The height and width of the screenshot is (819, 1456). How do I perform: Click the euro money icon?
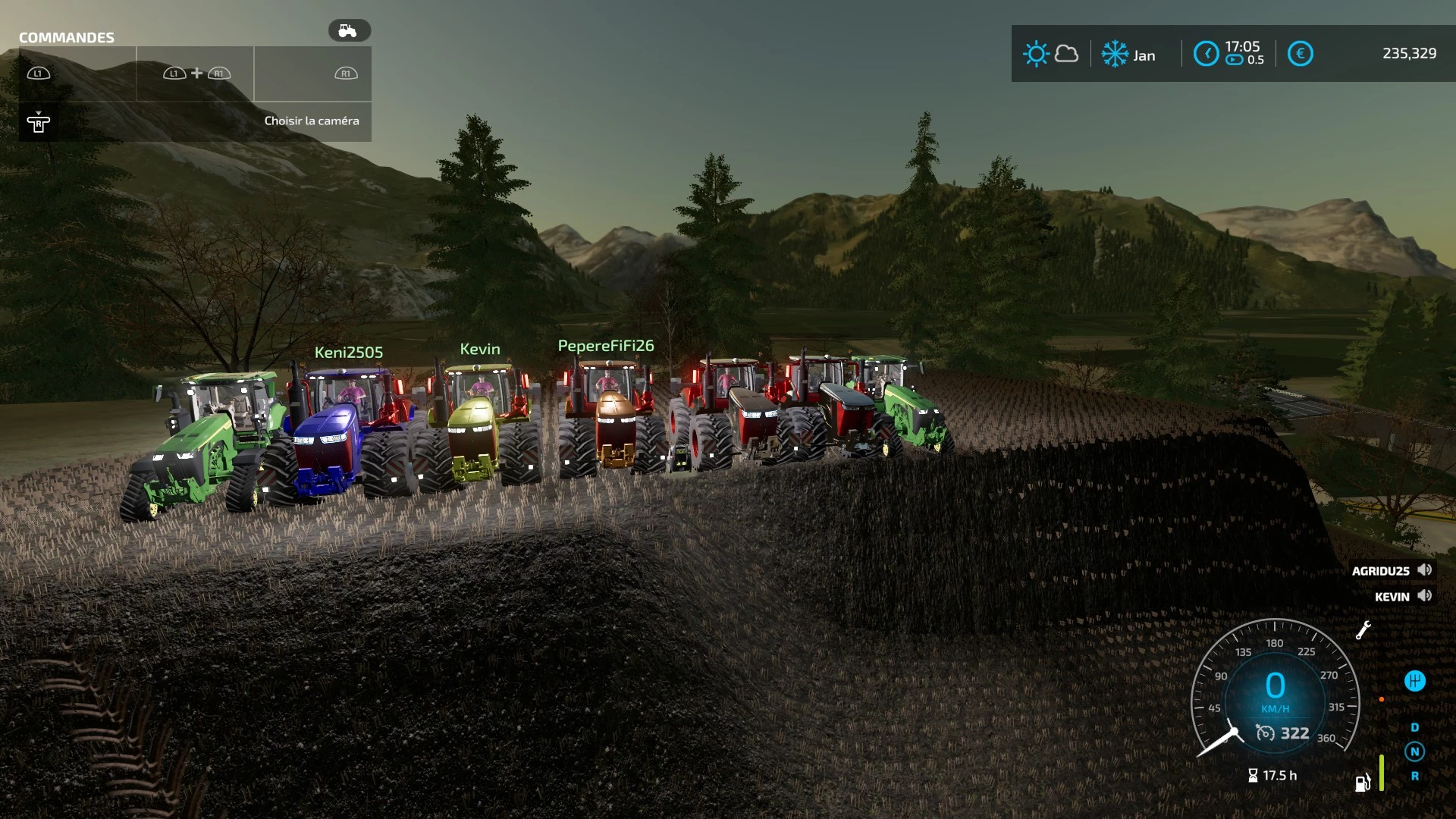click(x=1300, y=54)
